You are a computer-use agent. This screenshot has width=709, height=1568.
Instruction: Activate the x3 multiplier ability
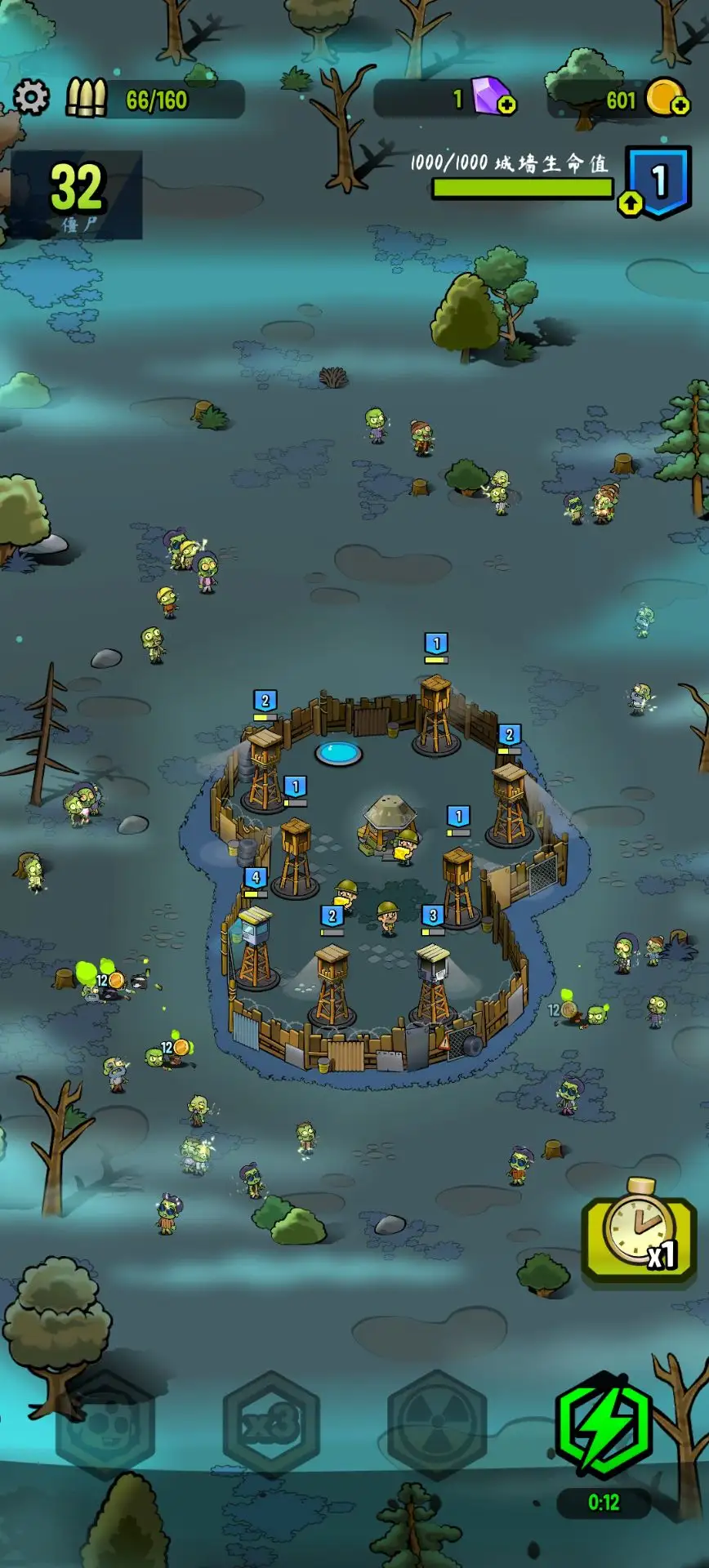[x=271, y=1424]
